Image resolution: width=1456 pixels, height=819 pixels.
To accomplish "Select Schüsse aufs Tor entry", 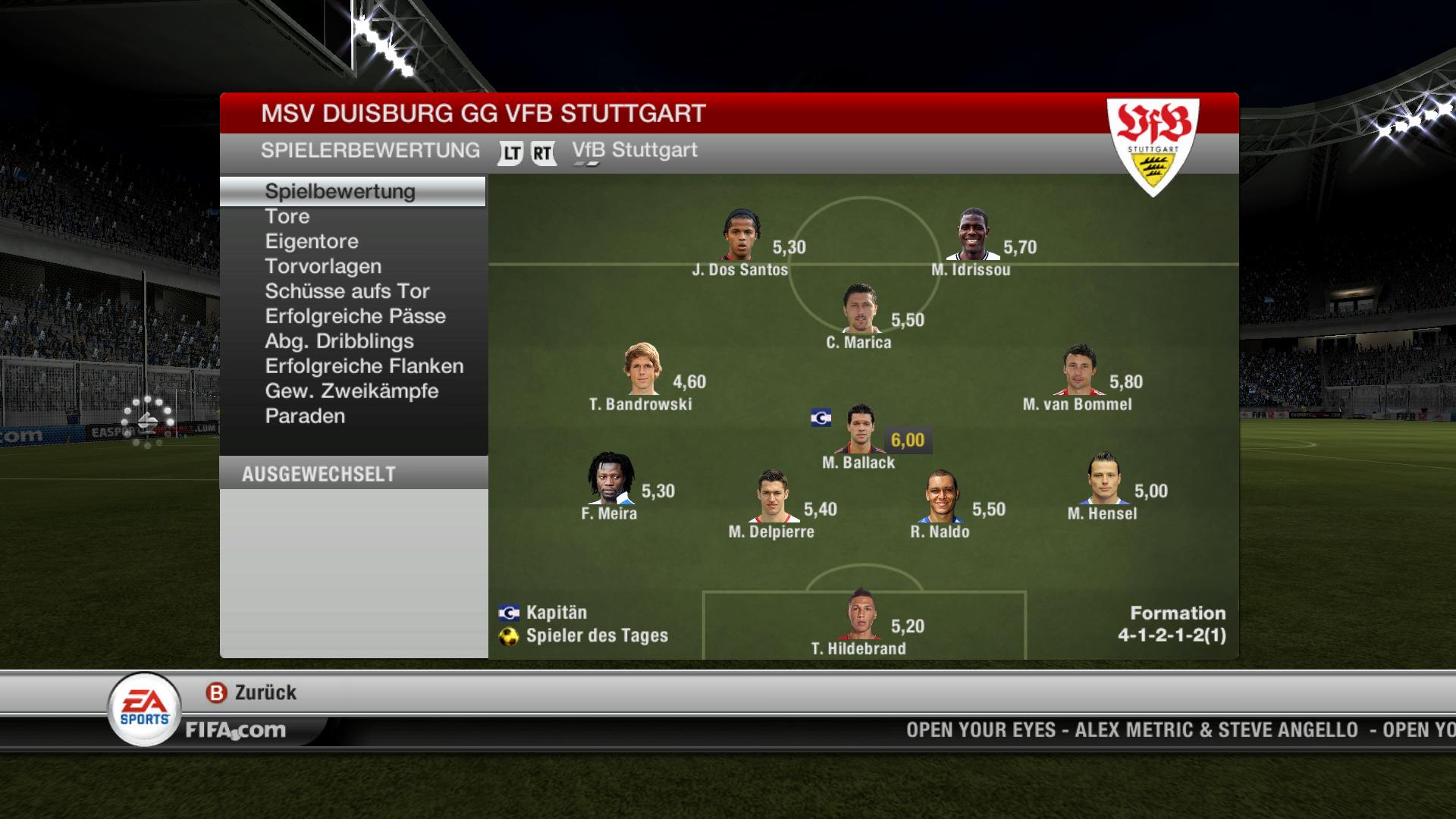I will [x=347, y=292].
